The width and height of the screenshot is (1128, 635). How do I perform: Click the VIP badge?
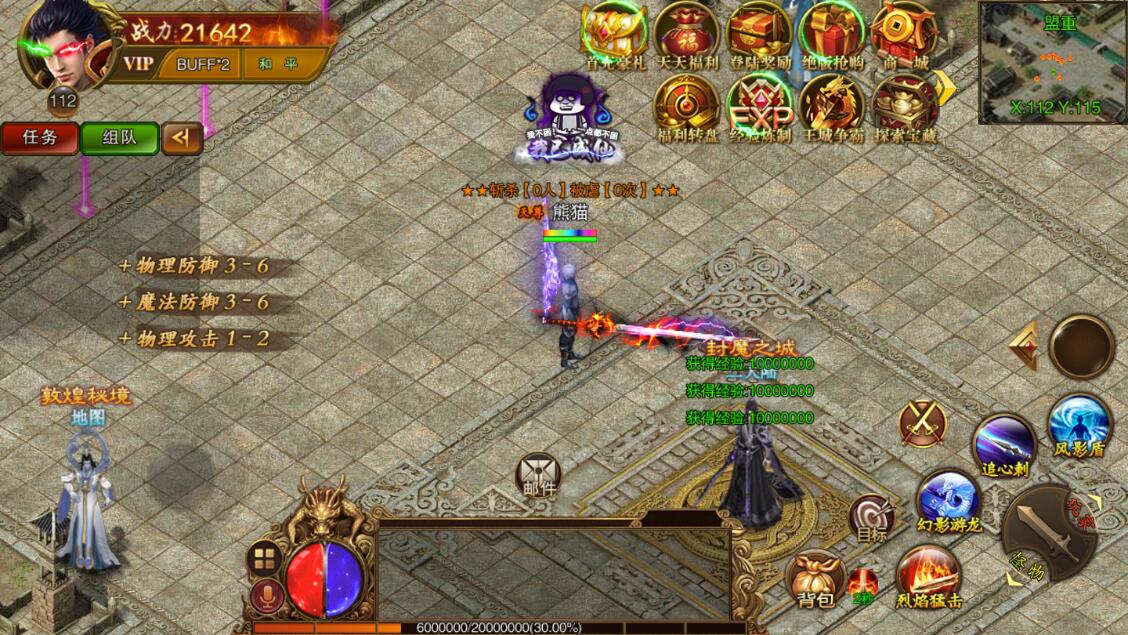coord(139,64)
